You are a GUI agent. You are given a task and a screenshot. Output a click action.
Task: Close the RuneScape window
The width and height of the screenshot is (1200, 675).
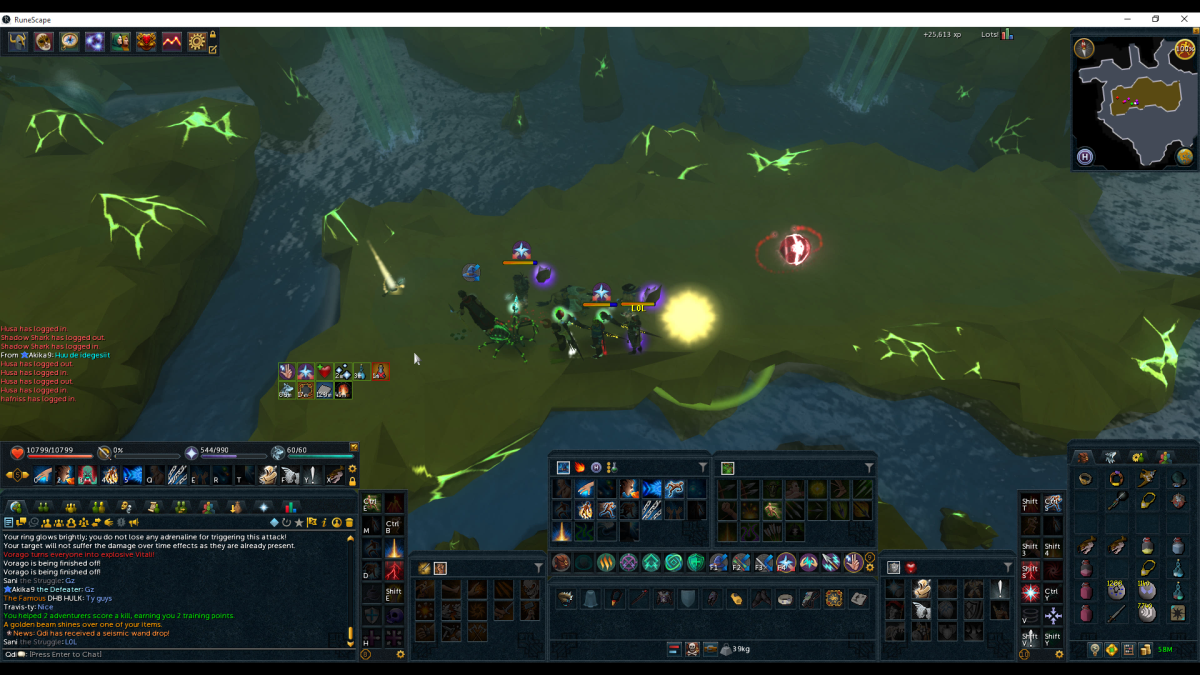pyautogui.click(x=1183, y=19)
